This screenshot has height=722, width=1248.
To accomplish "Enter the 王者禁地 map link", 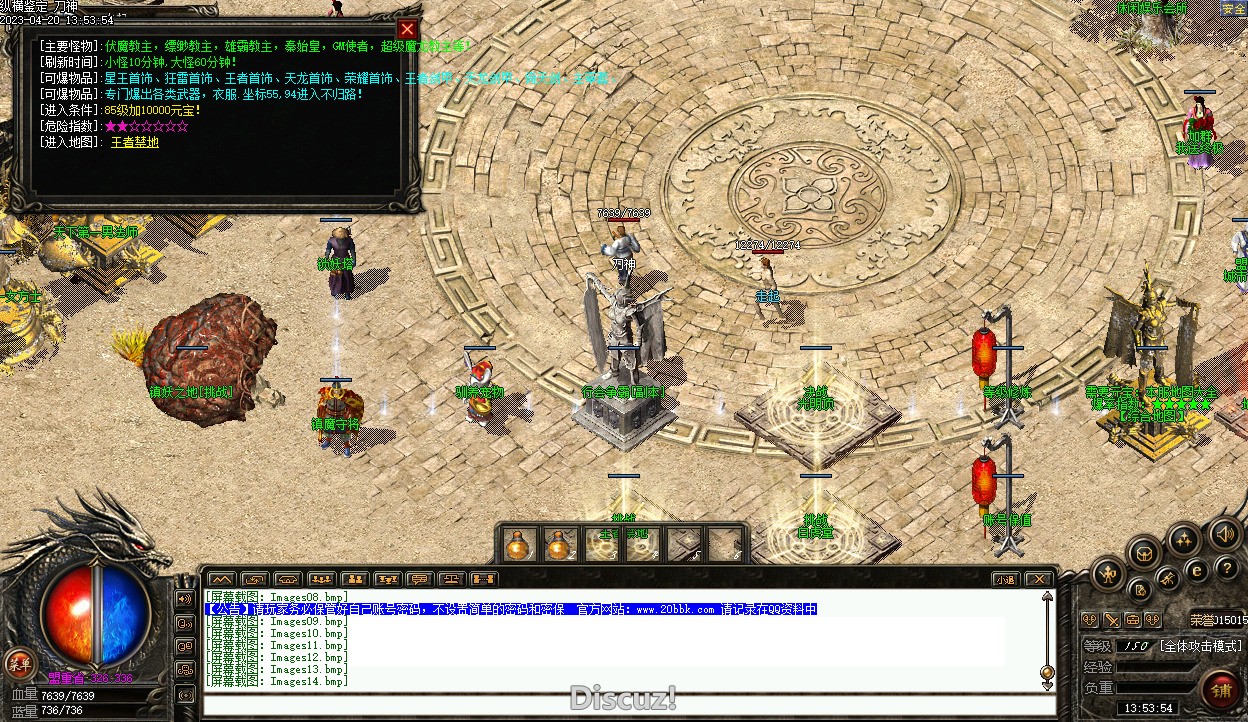I will click(134, 142).
